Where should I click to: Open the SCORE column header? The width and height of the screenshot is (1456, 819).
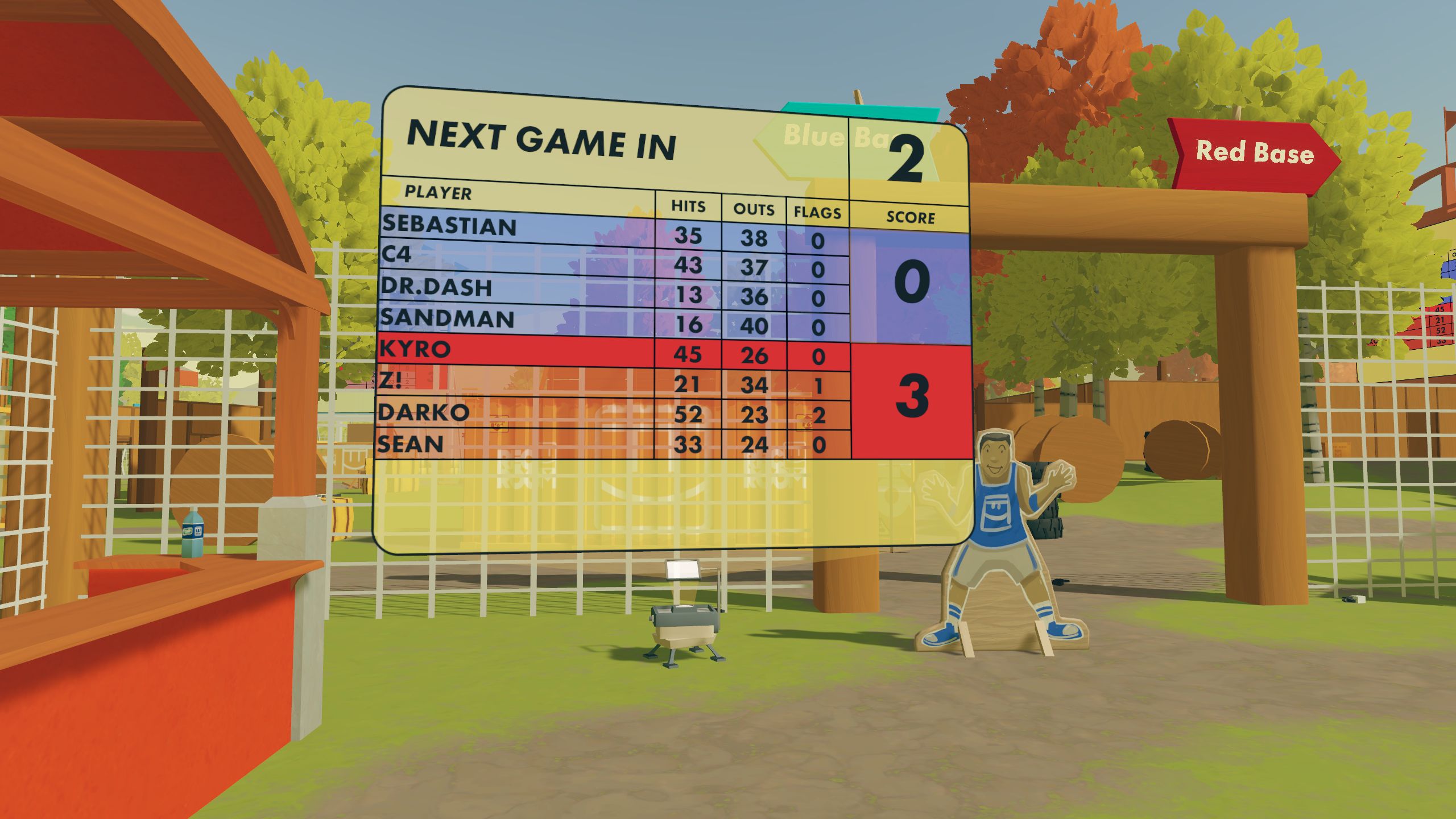pyautogui.click(x=910, y=217)
